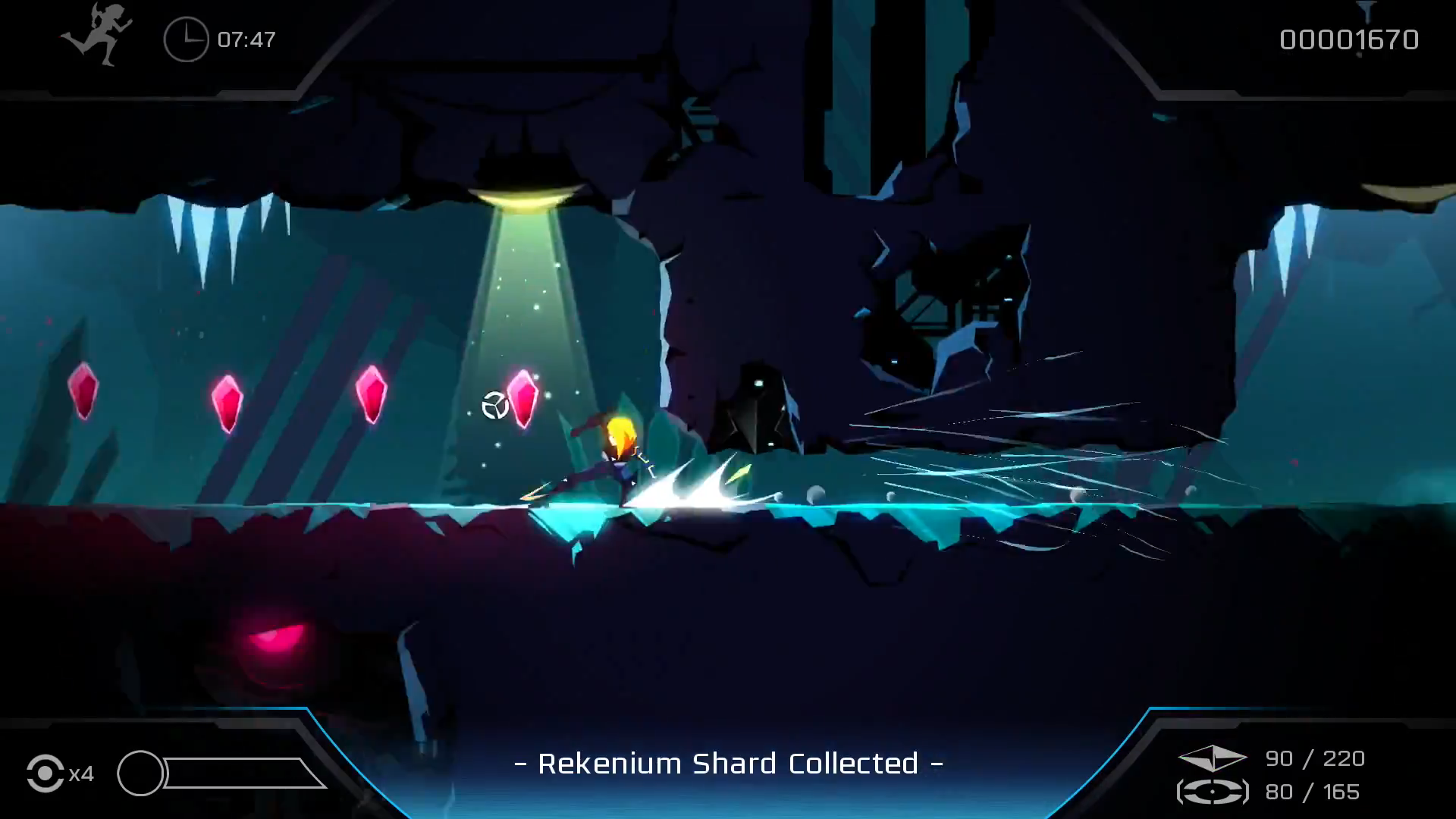Image resolution: width=1456 pixels, height=819 pixels.
Task: Expand the top-right score panel frame
Action: click(x=1327, y=45)
